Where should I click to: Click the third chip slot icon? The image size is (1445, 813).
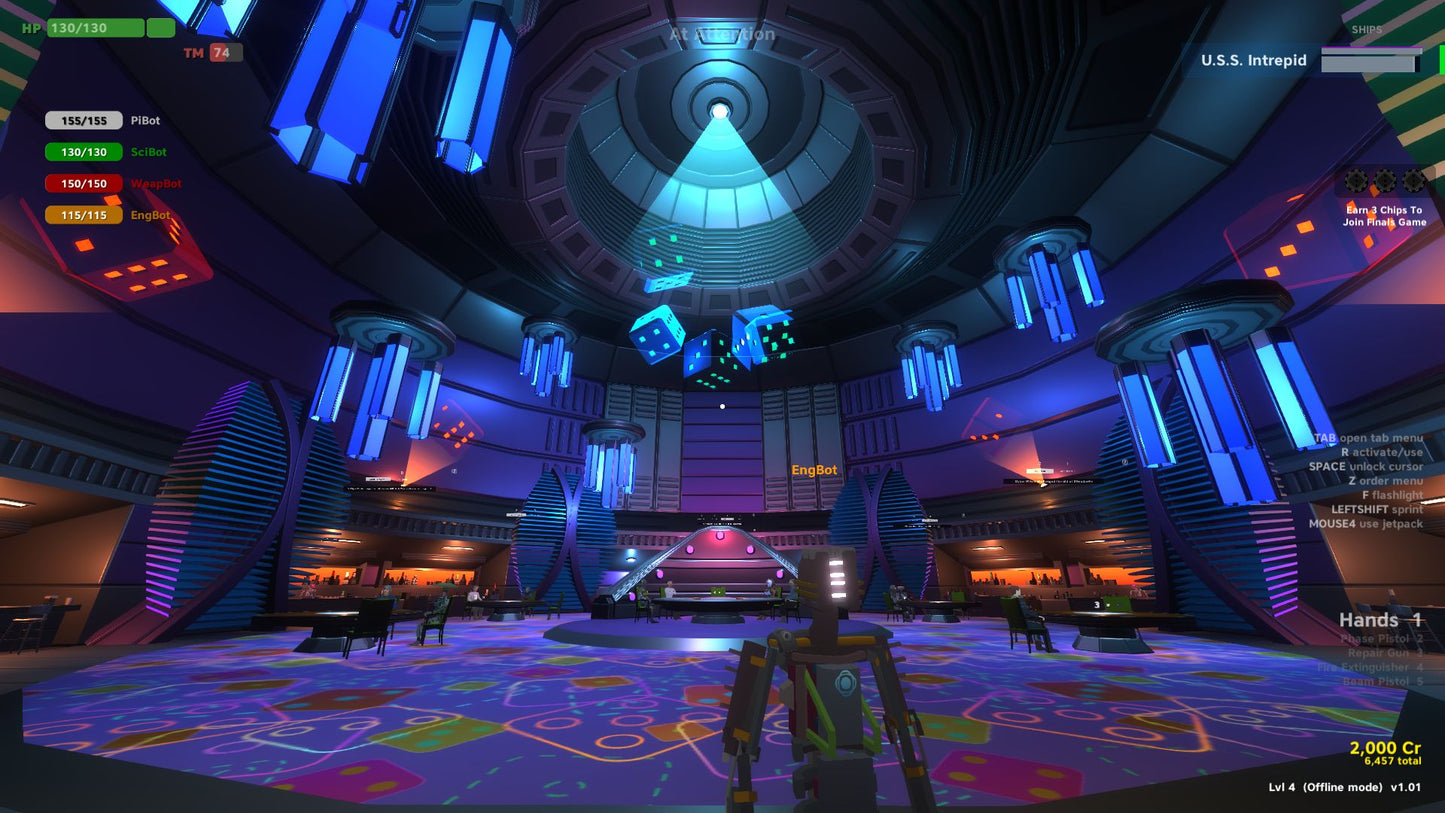coord(1413,183)
